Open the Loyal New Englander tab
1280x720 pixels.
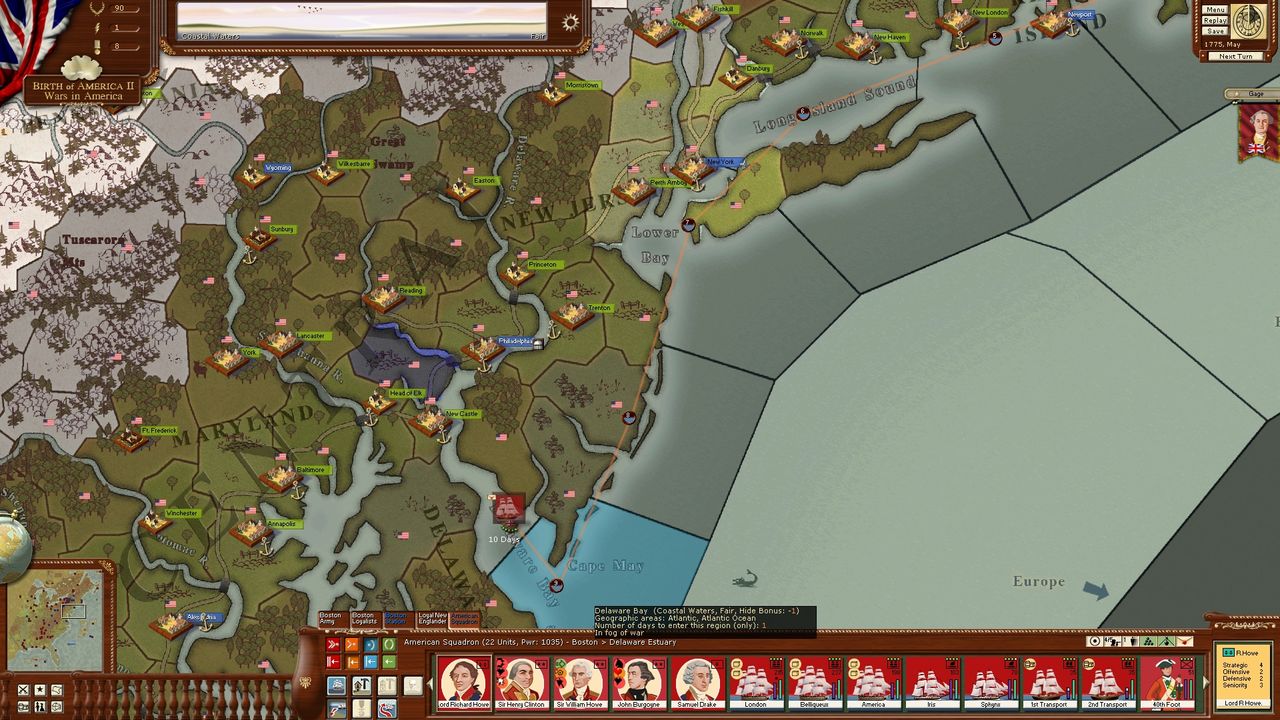pos(432,619)
